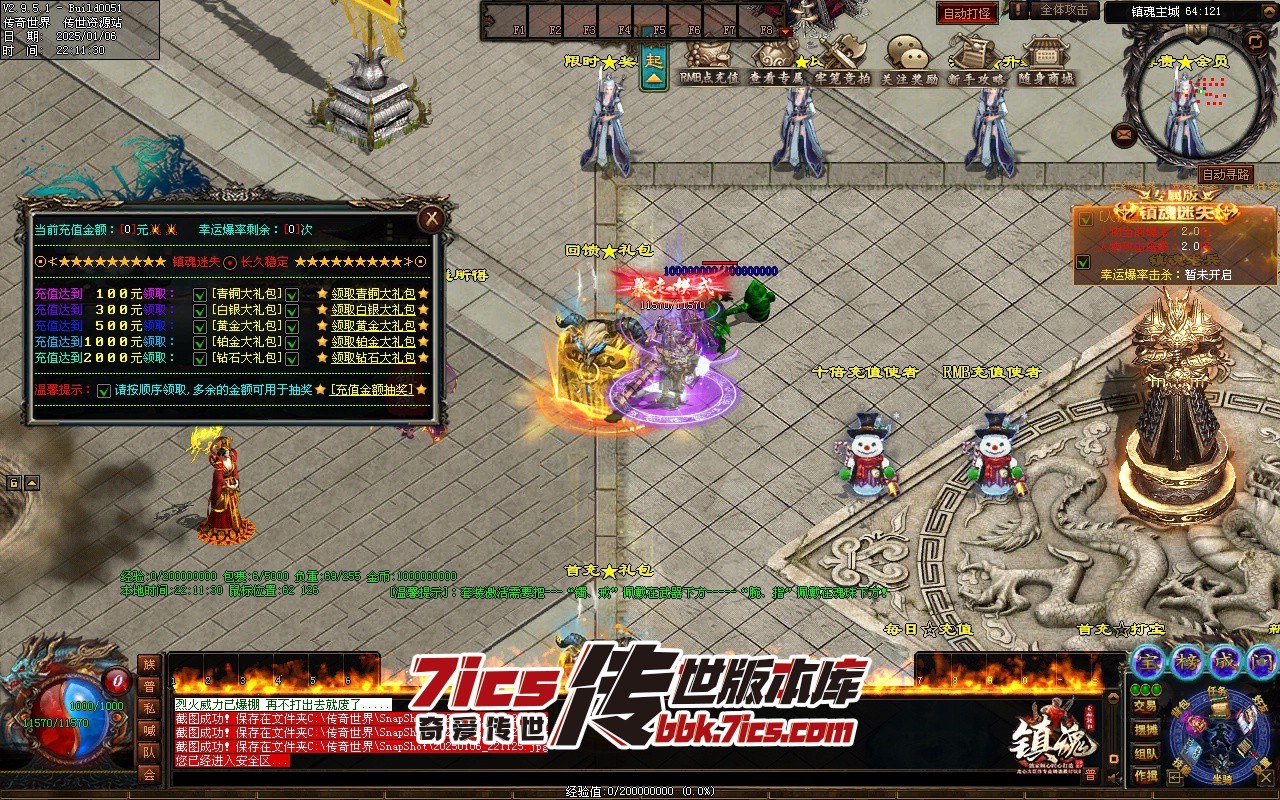Claim the 青铜大礼包 bronze gift pack
The width and height of the screenshot is (1280, 800).
coord(373,294)
